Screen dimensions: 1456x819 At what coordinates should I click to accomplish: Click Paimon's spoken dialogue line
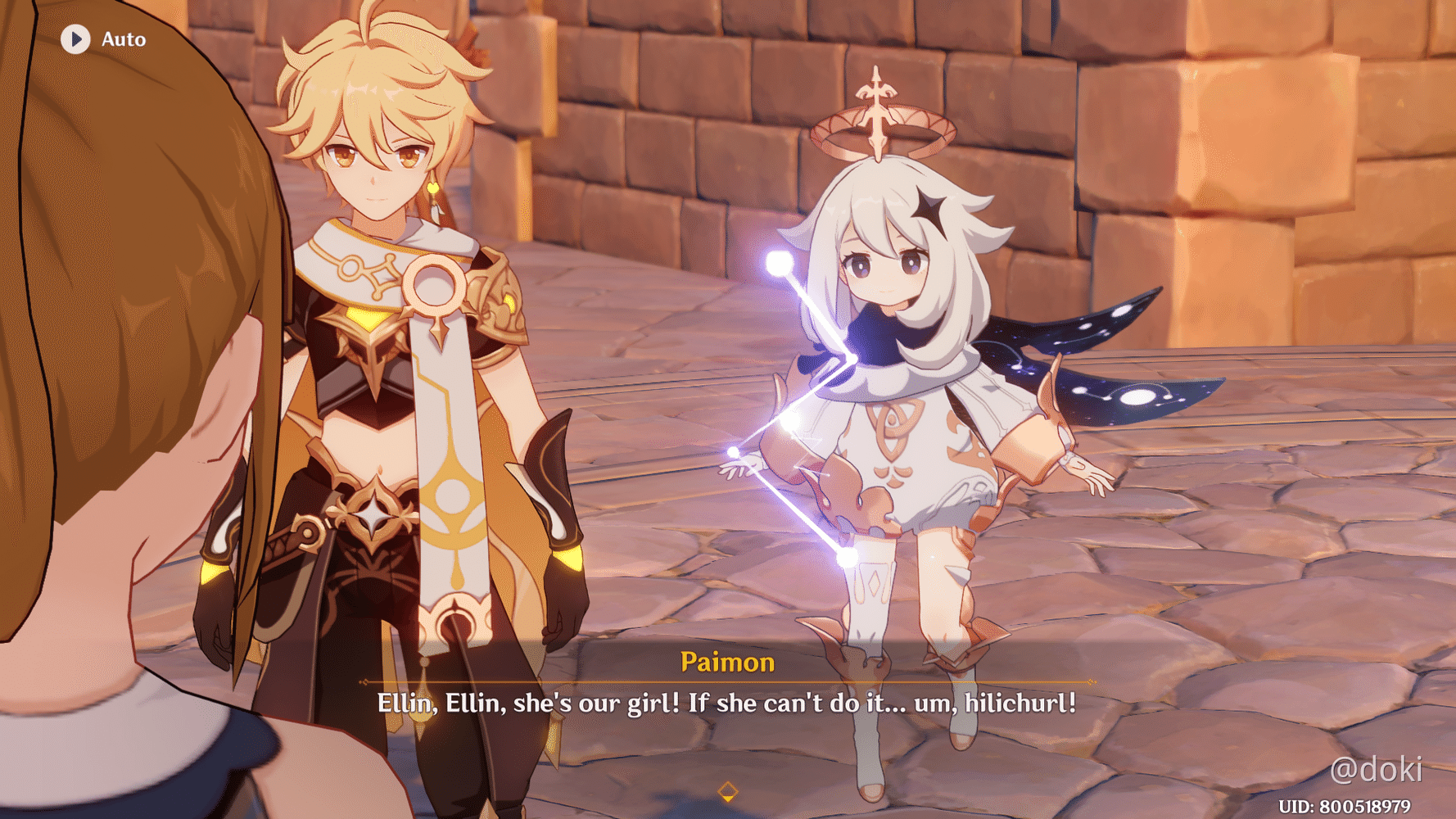[727, 703]
